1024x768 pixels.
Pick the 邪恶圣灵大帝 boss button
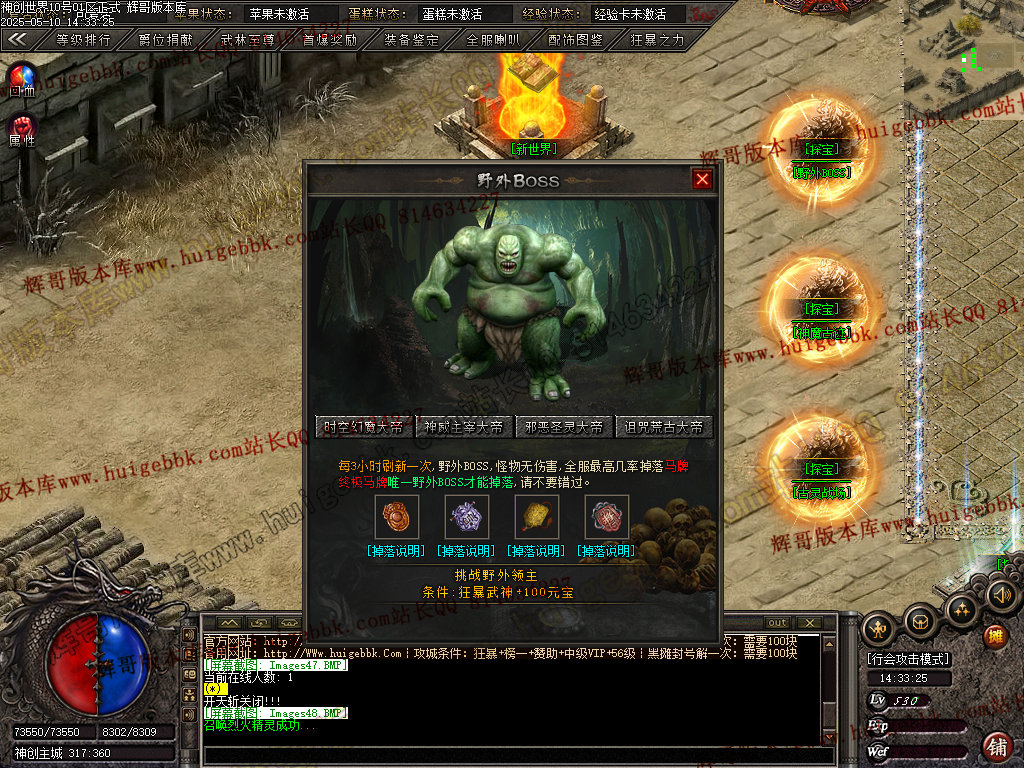(x=563, y=427)
